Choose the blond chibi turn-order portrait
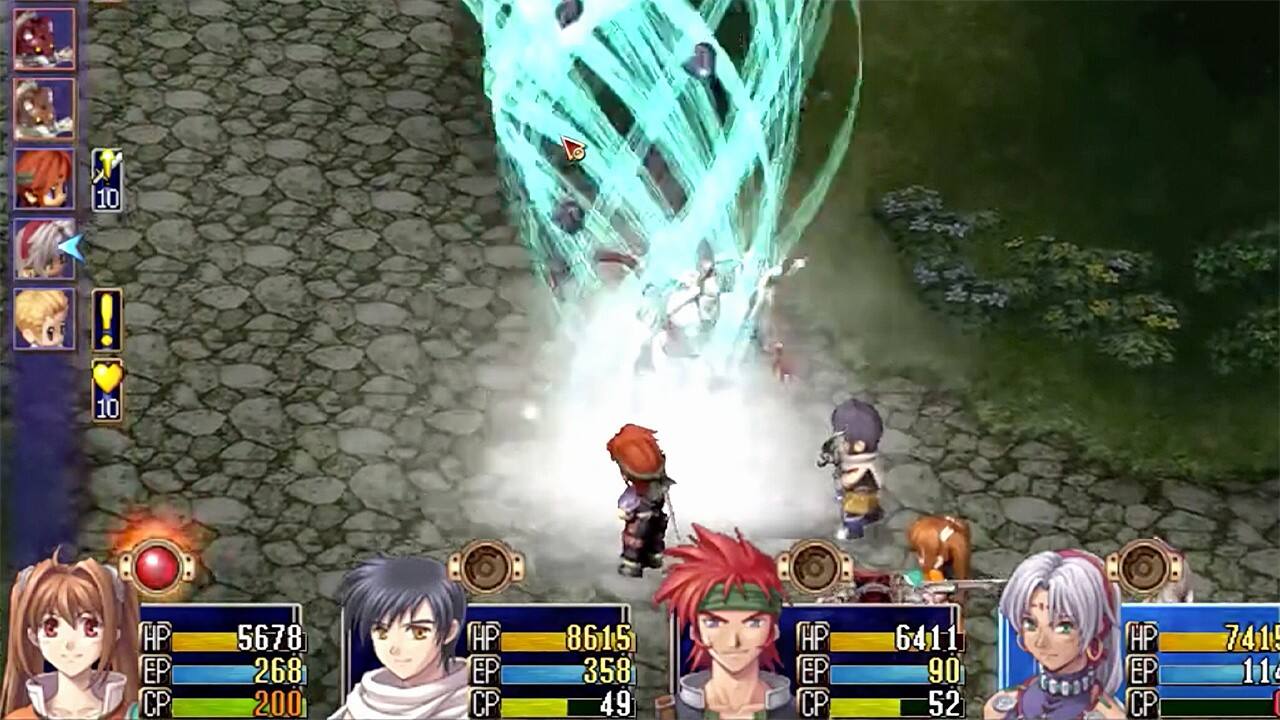The height and width of the screenshot is (720, 1280). pos(44,319)
